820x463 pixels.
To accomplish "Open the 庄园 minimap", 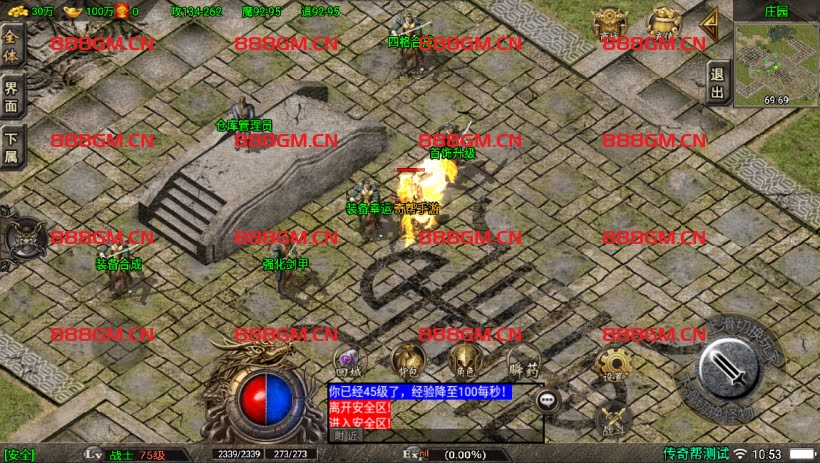I will click(x=776, y=58).
